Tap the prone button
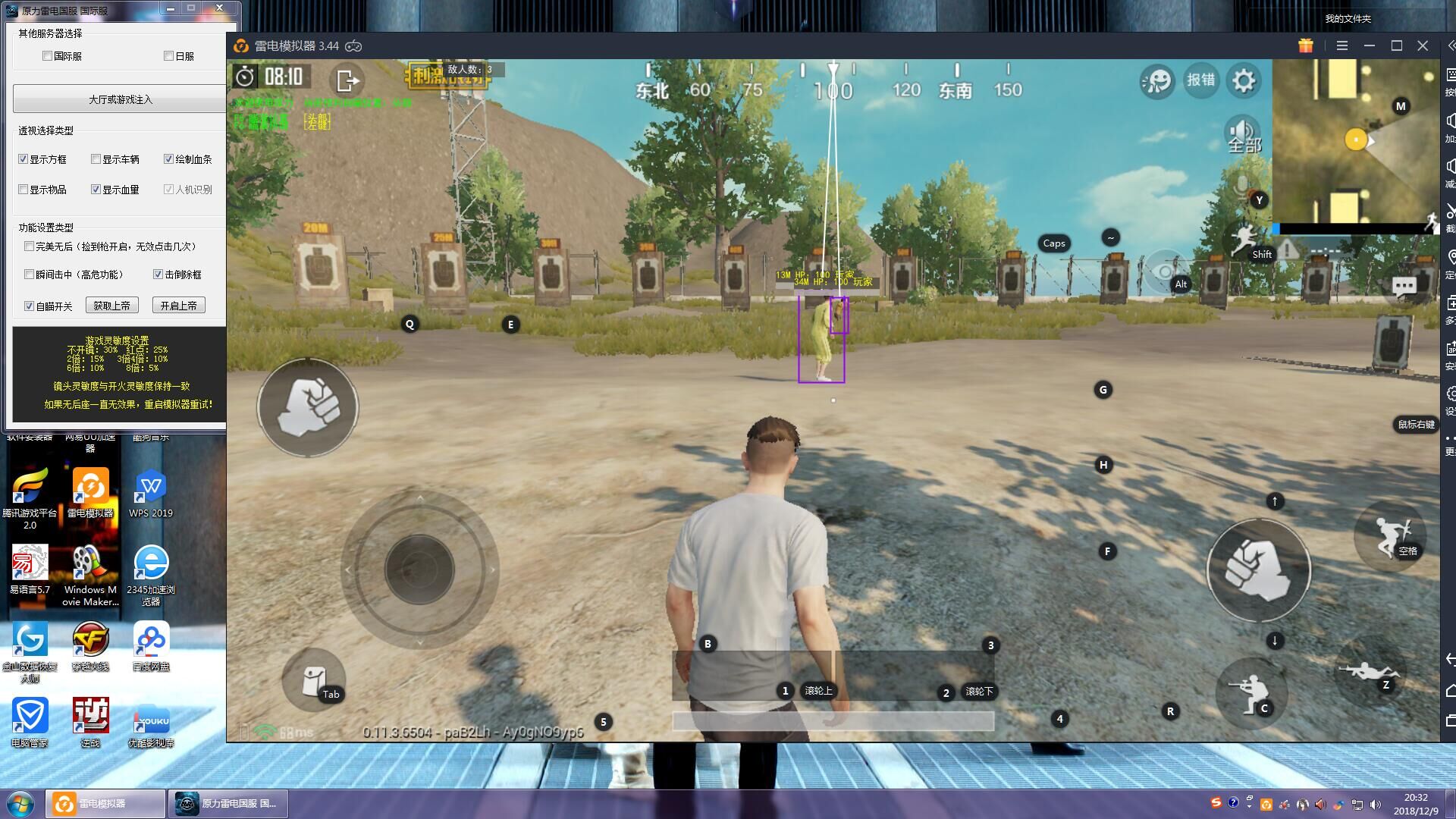Image resolution: width=1456 pixels, height=819 pixels. coord(1368,672)
